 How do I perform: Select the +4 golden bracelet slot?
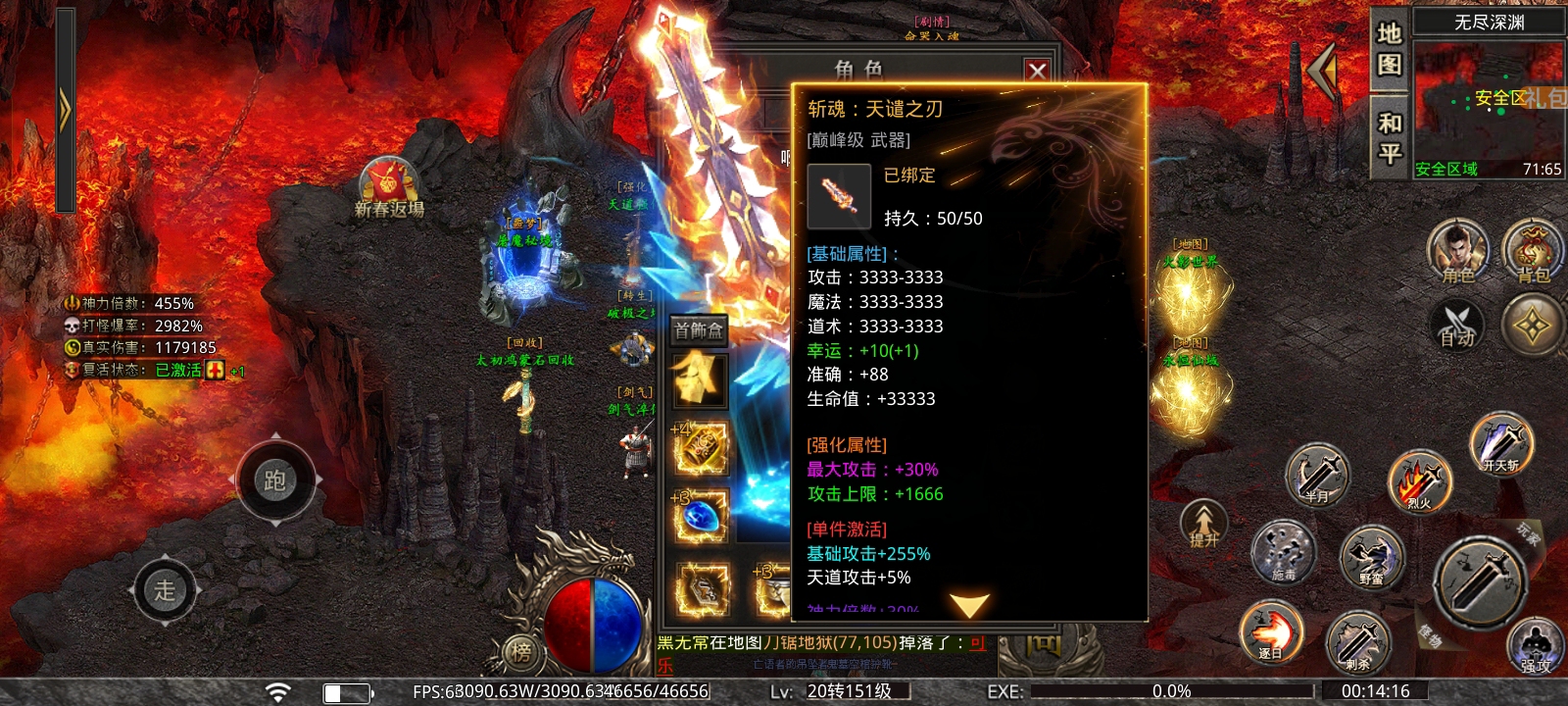click(x=701, y=448)
